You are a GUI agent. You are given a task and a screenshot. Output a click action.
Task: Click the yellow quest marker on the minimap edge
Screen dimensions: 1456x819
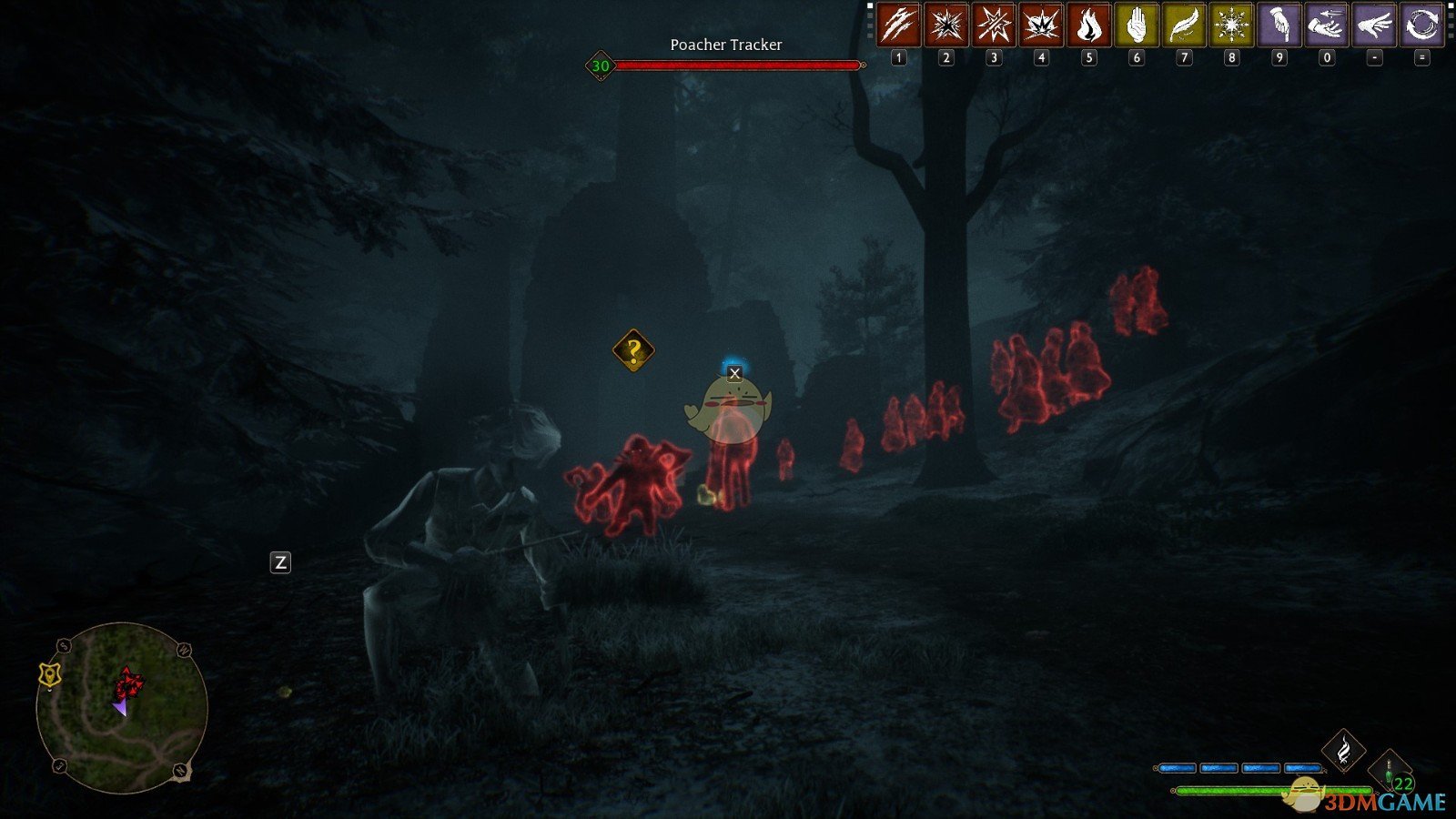[49, 674]
